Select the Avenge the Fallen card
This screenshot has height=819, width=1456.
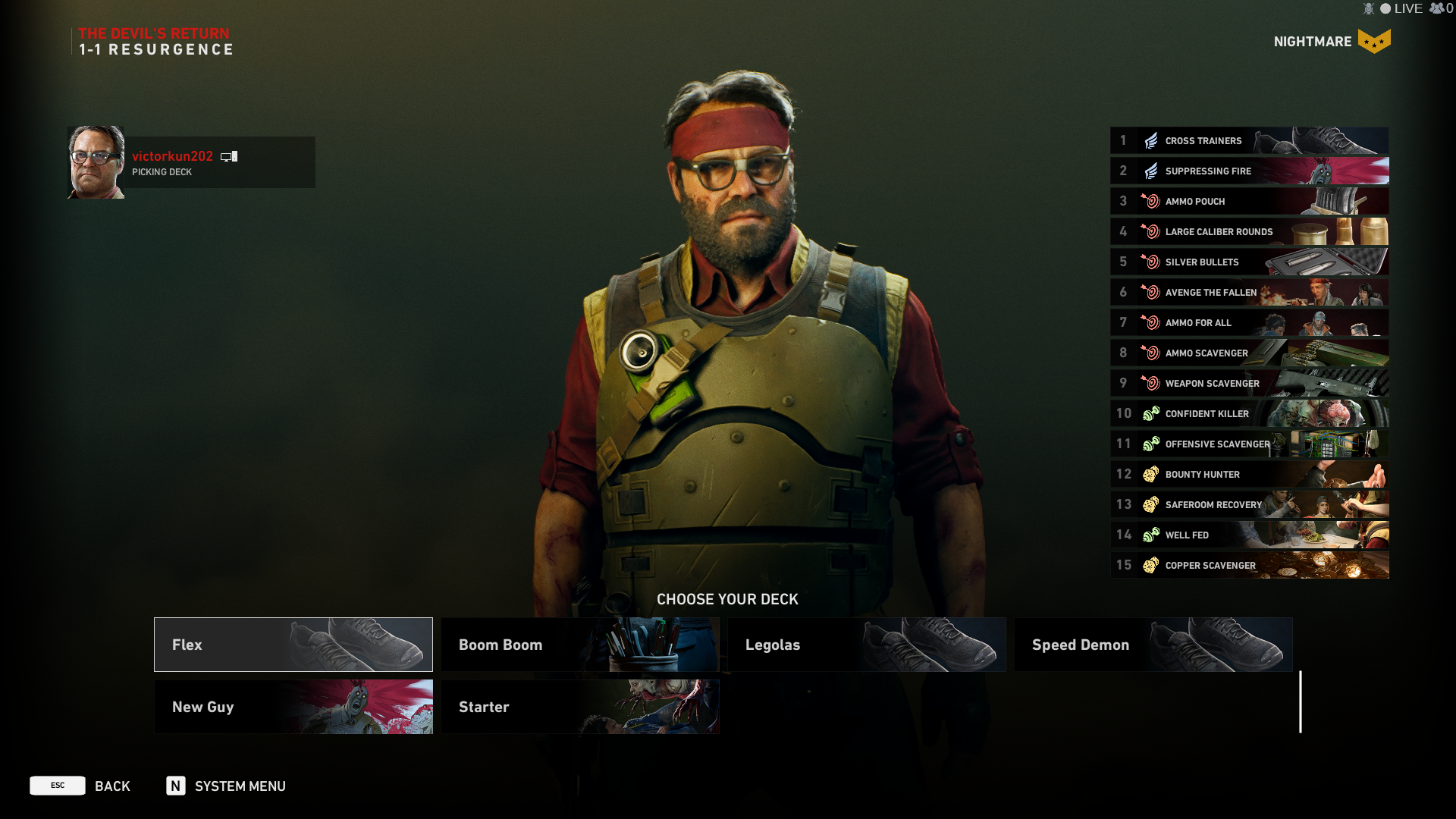pyautogui.click(x=1249, y=292)
